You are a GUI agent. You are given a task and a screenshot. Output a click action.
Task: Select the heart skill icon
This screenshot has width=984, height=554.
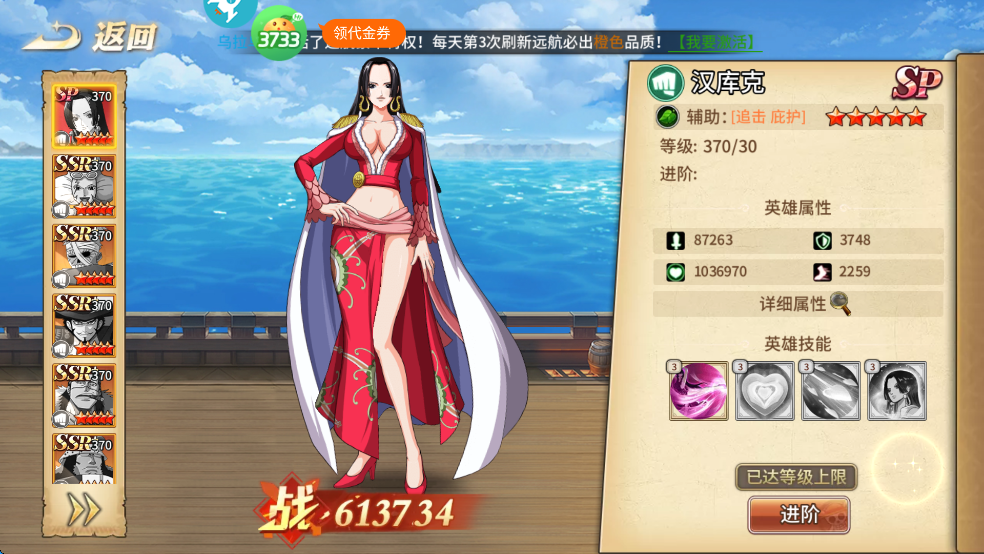pyautogui.click(x=764, y=391)
